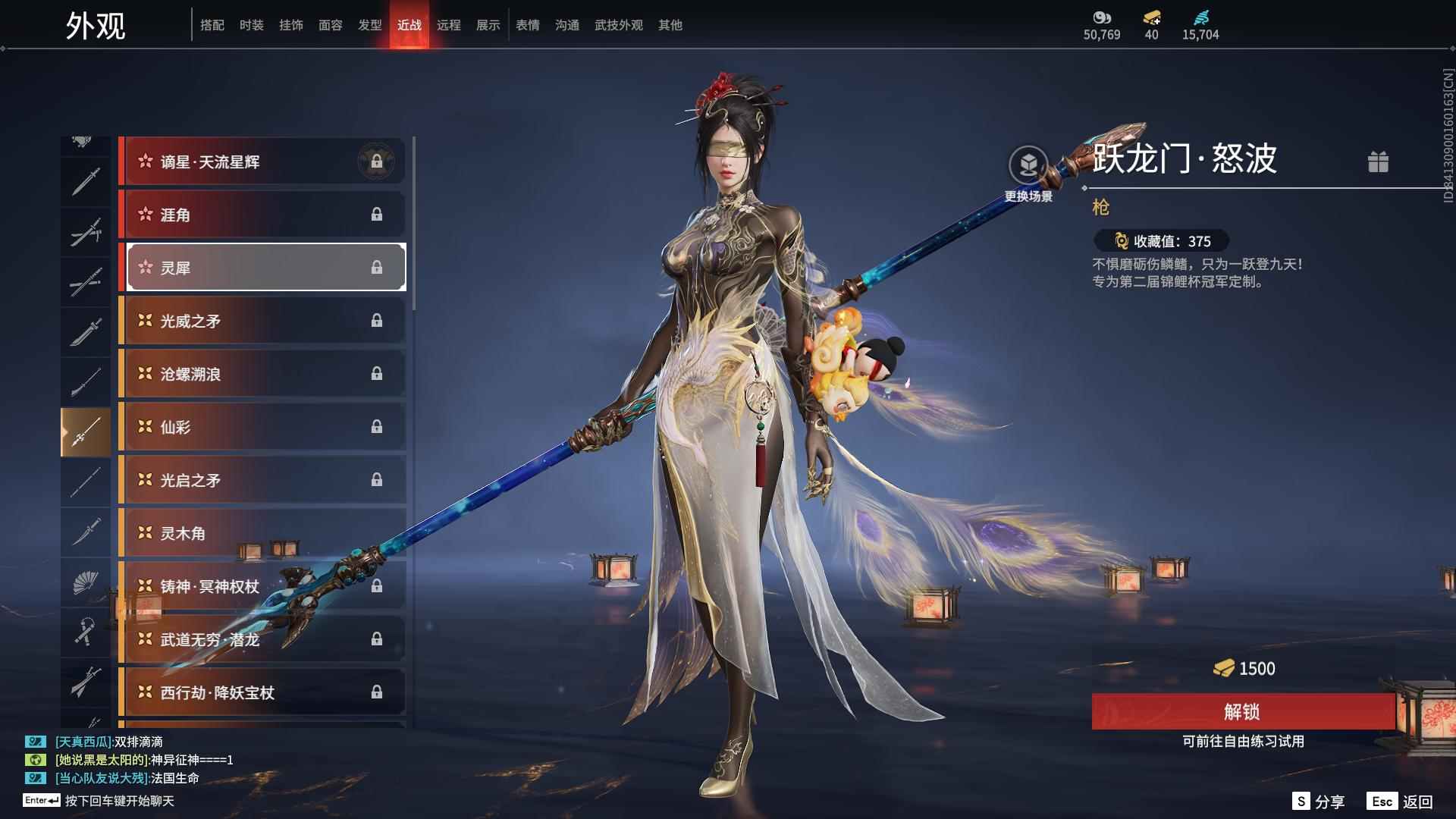
Task: Click the Esc 返回 back button
Action: pyautogui.click(x=1398, y=800)
